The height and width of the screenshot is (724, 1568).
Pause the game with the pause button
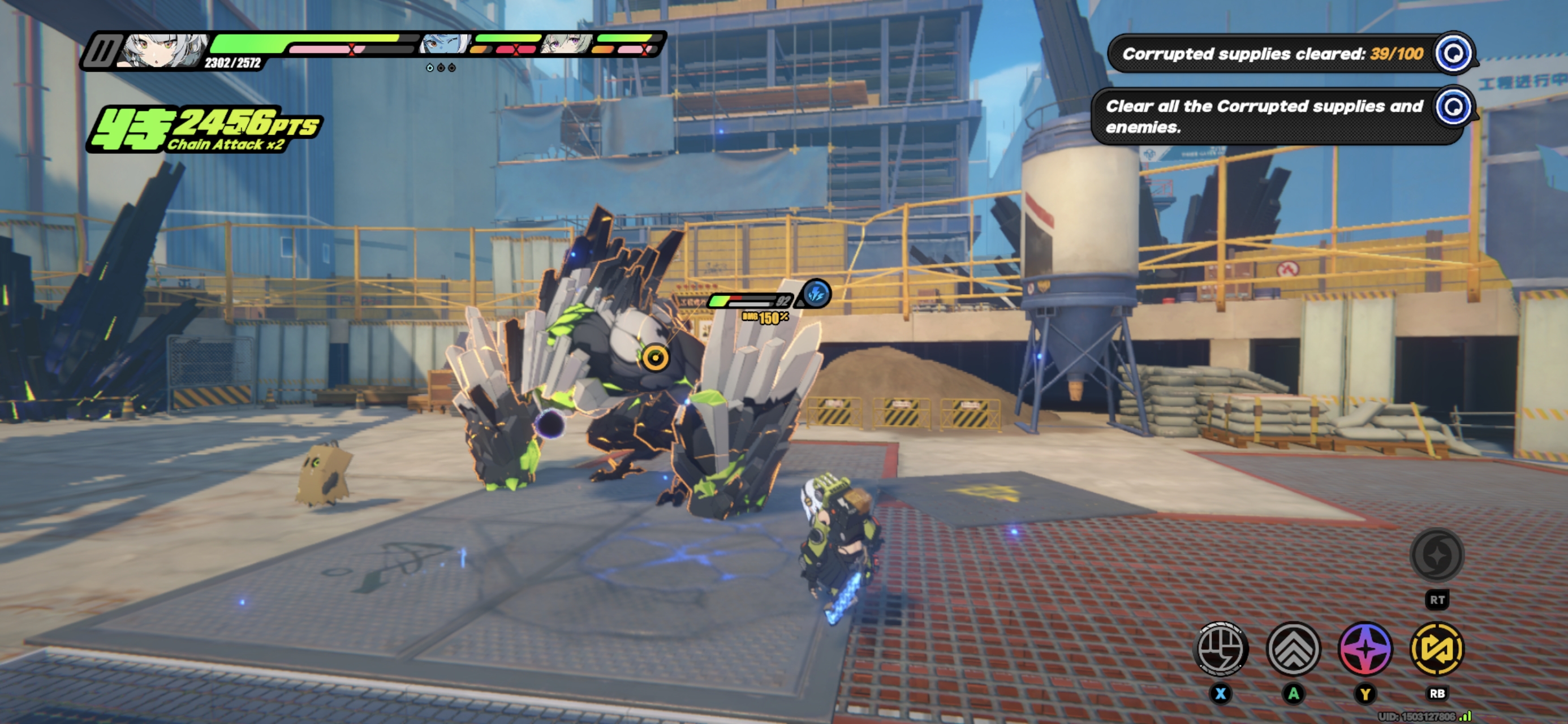[x=101, y=51]
